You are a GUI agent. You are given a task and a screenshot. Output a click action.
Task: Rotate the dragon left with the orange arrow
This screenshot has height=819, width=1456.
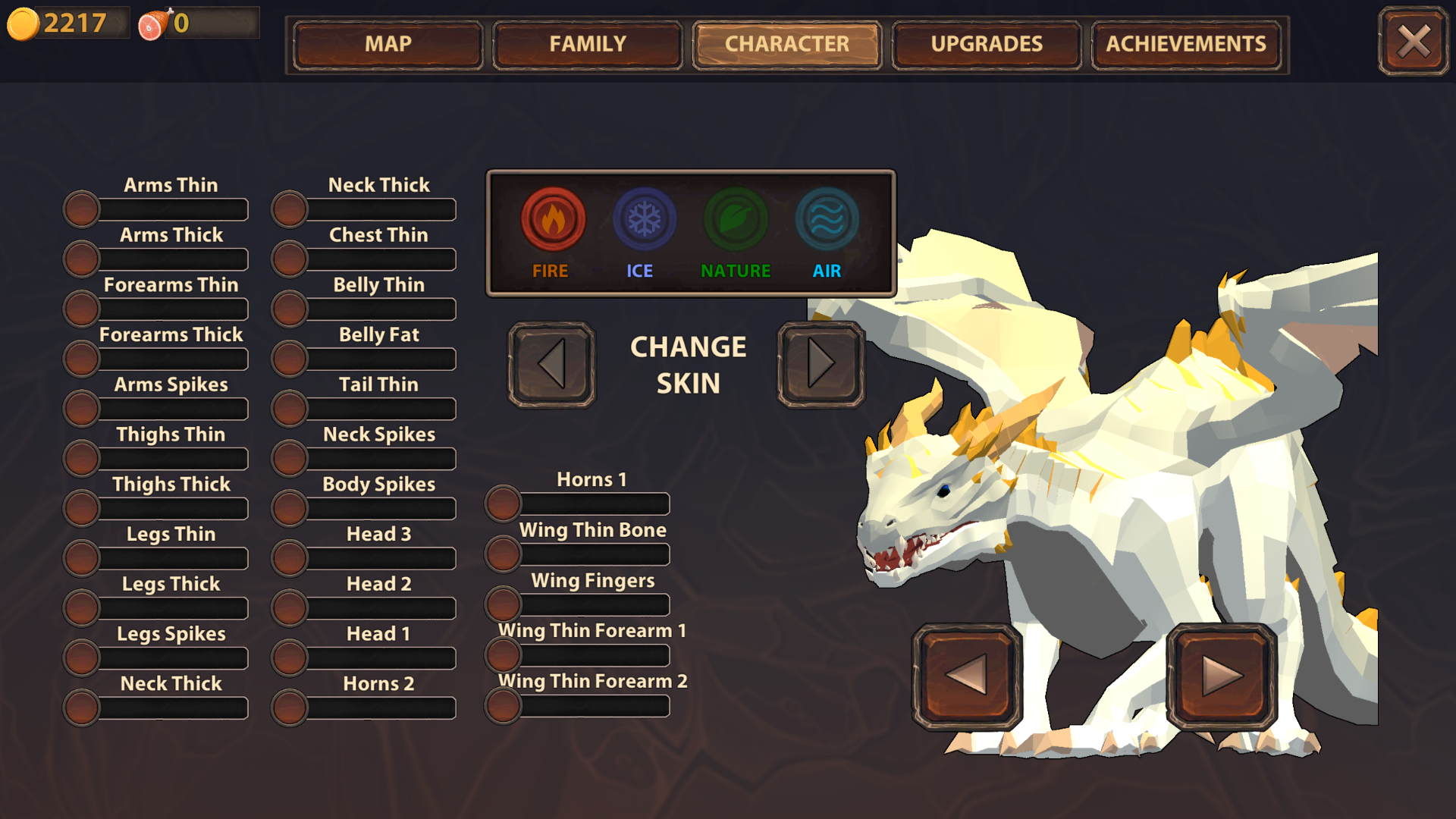(x=967, y=674)
